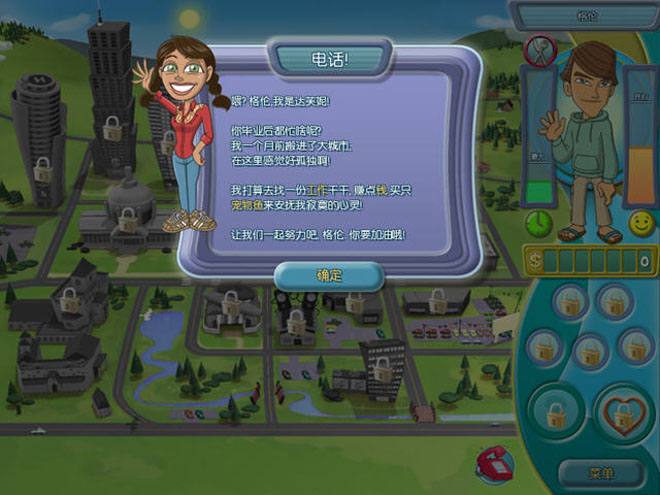660x495 pixels.
Task: Confirm the phone dialog with 确定
Action: [329, 275]
